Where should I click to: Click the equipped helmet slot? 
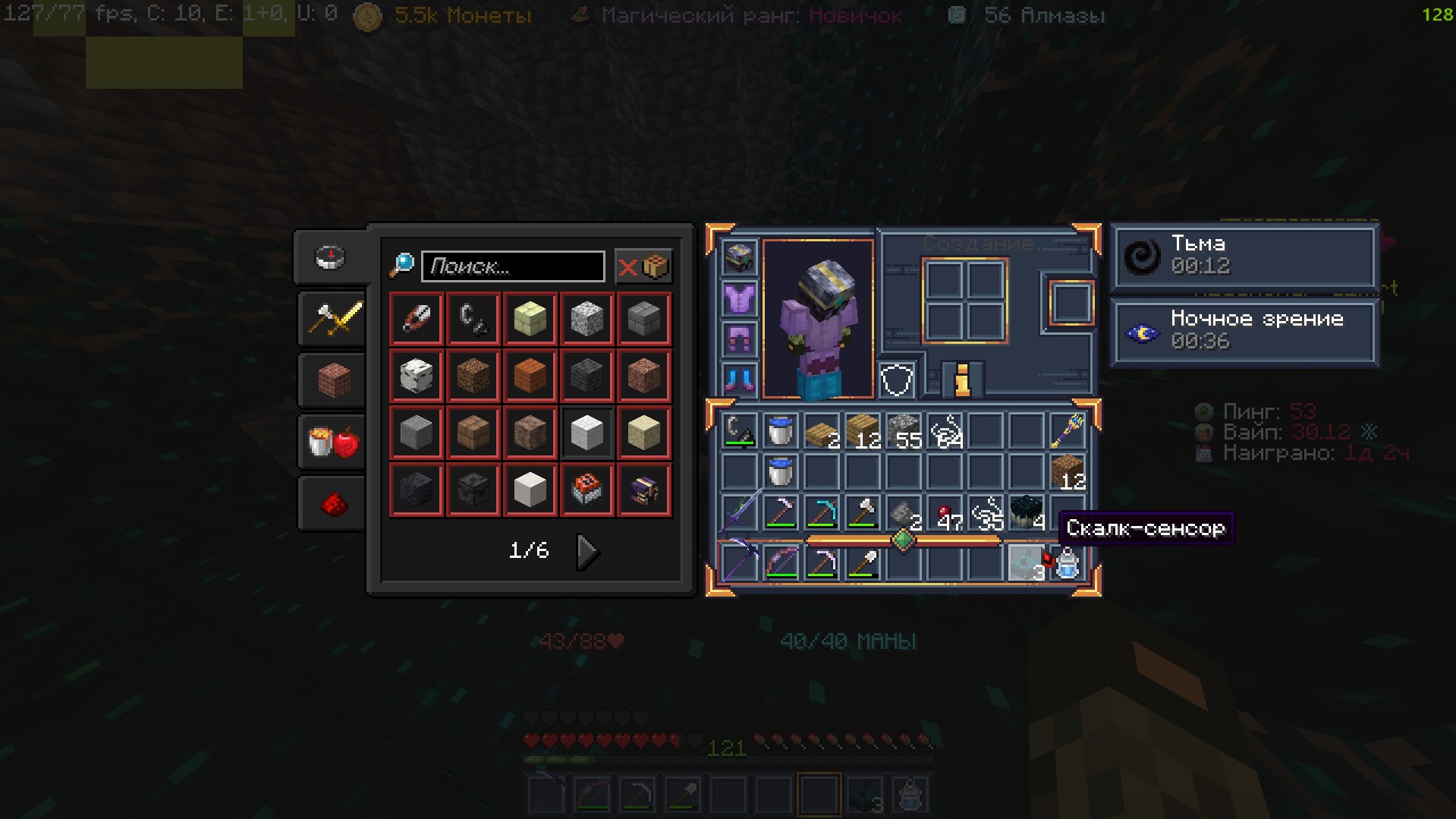coord(739,258)
